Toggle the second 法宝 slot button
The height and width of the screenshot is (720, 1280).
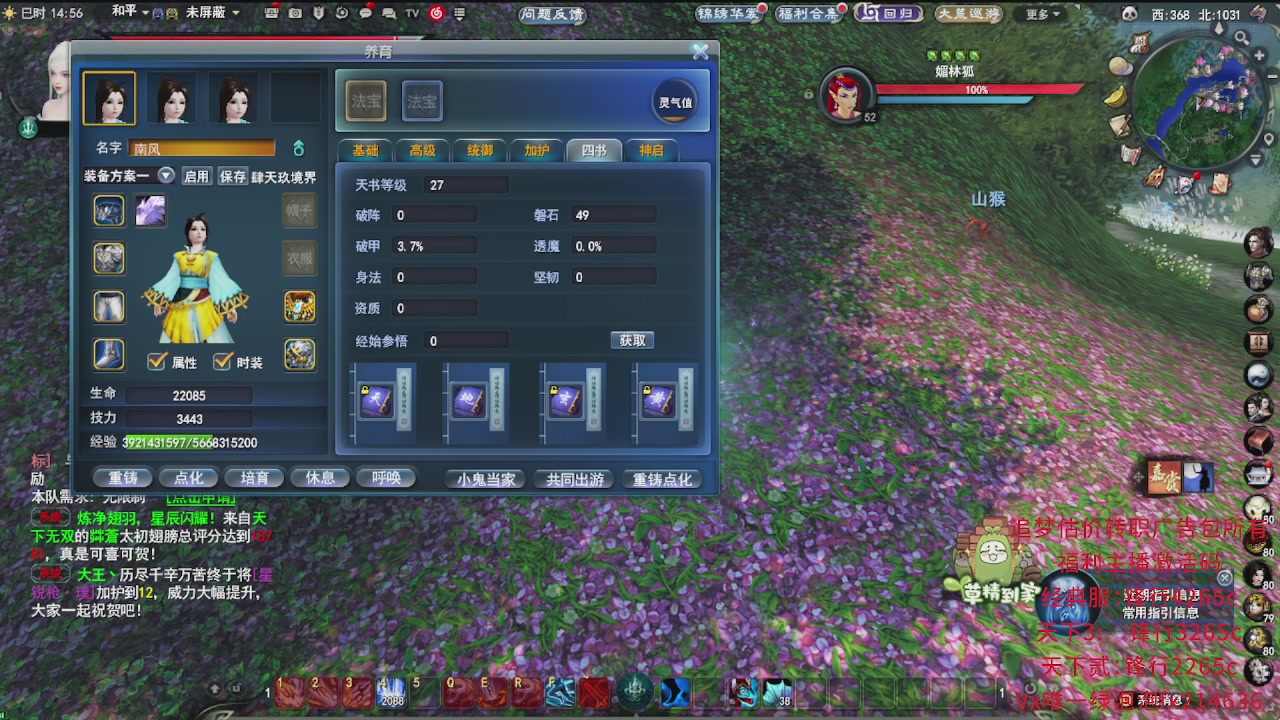pos(421,100)
